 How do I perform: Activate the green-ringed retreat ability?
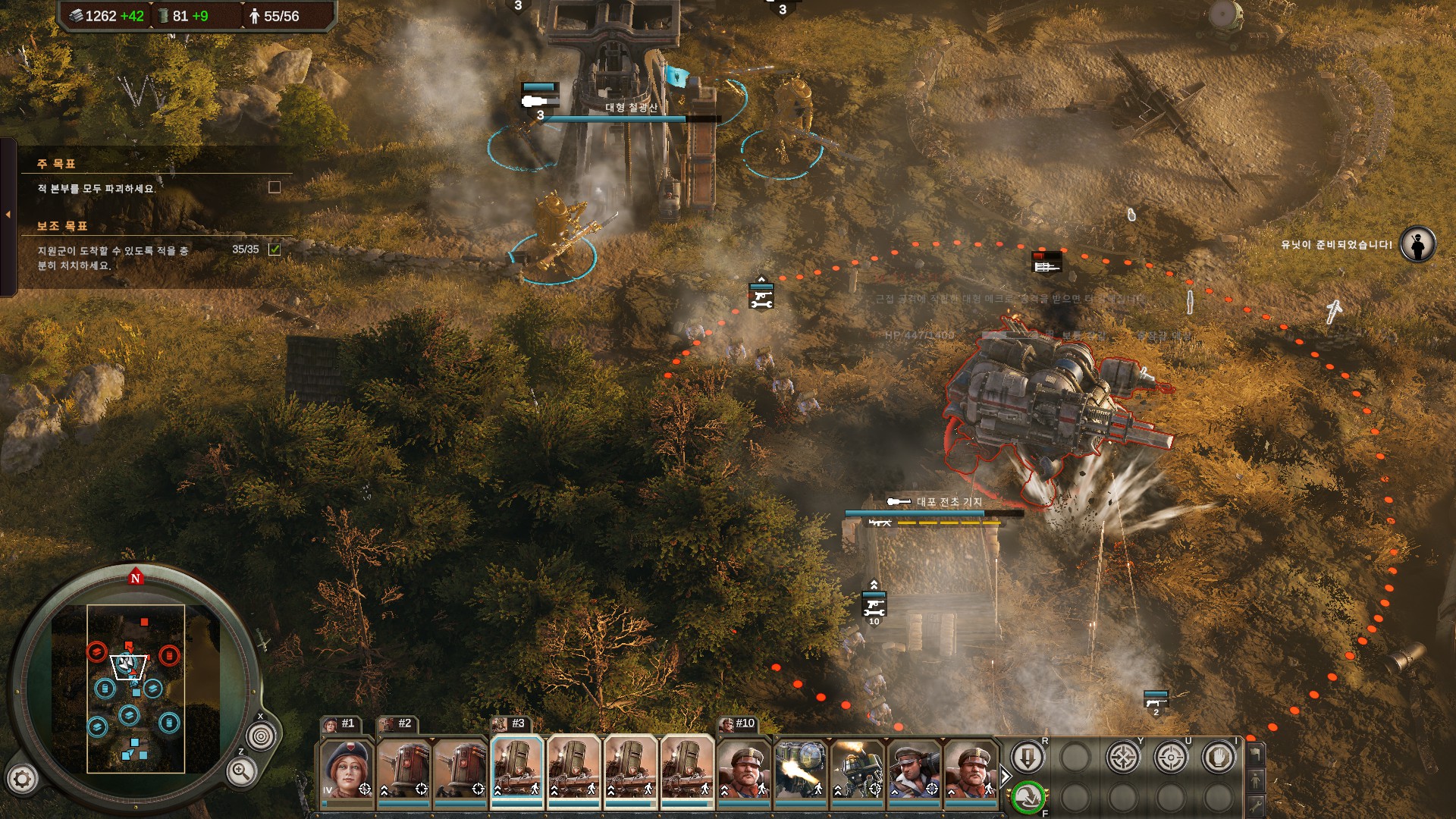pyautogui.click(x=1028, y=797)
